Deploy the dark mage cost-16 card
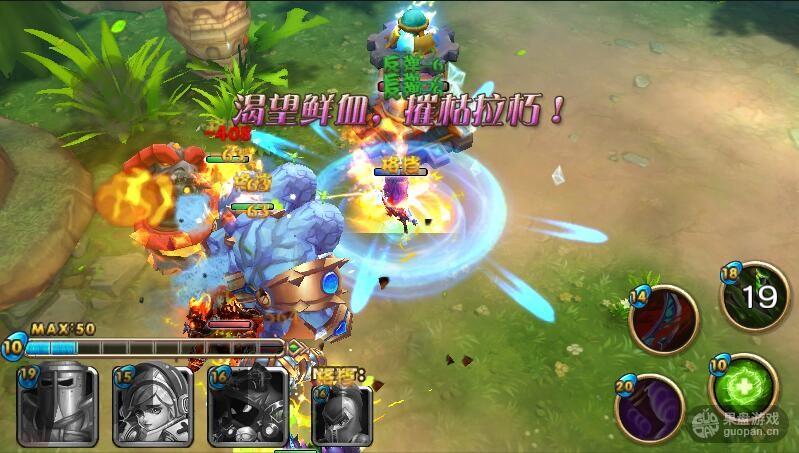799x453 pixels. (x=248, y=407)
